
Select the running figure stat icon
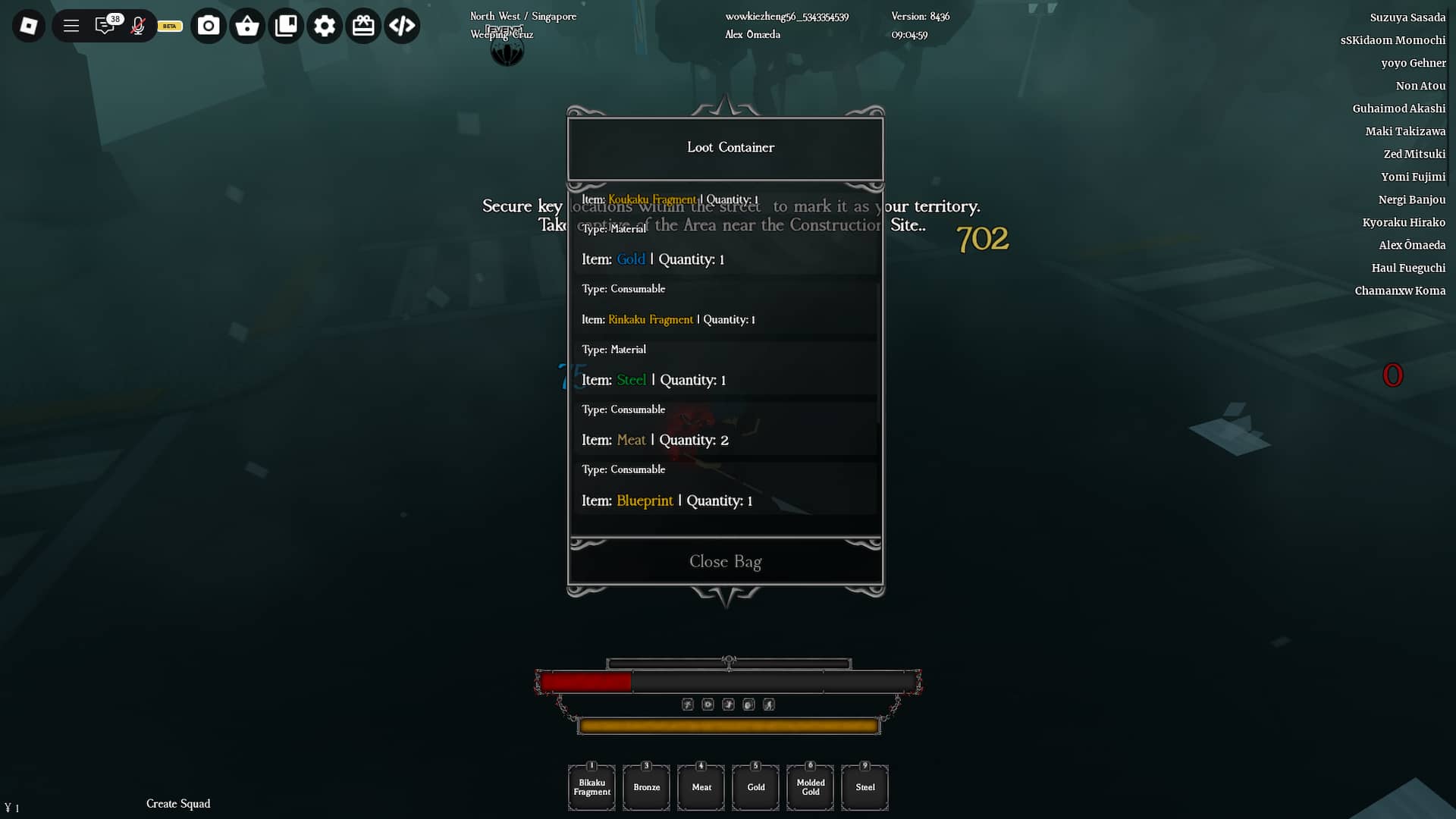click(770, 704)
